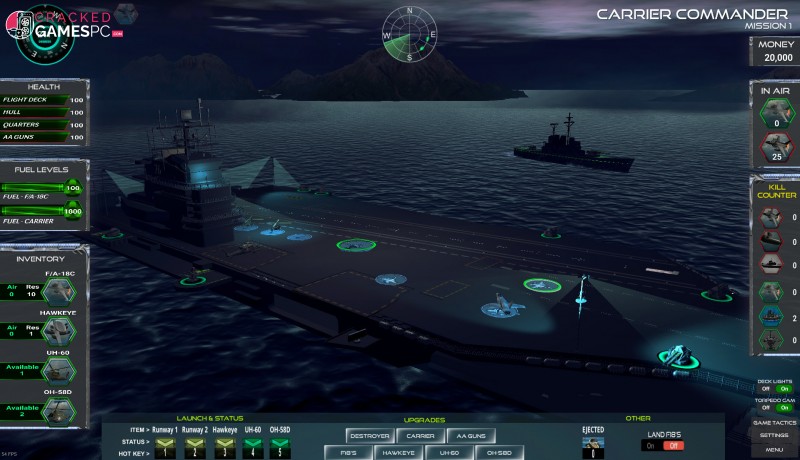Select the F/A-18C inventory icon
The image size is (800, 460).
pyautogui.click(x=56, y=290)
